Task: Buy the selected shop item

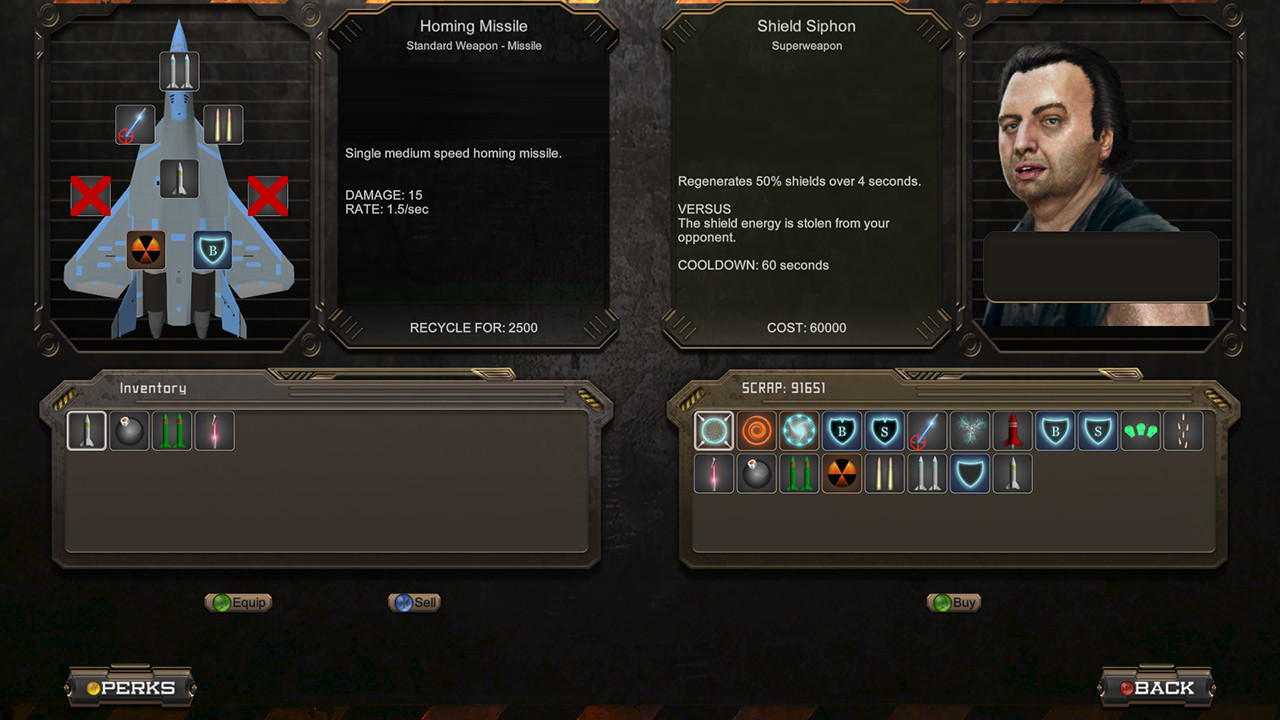Action: click(x=953, y=602)
